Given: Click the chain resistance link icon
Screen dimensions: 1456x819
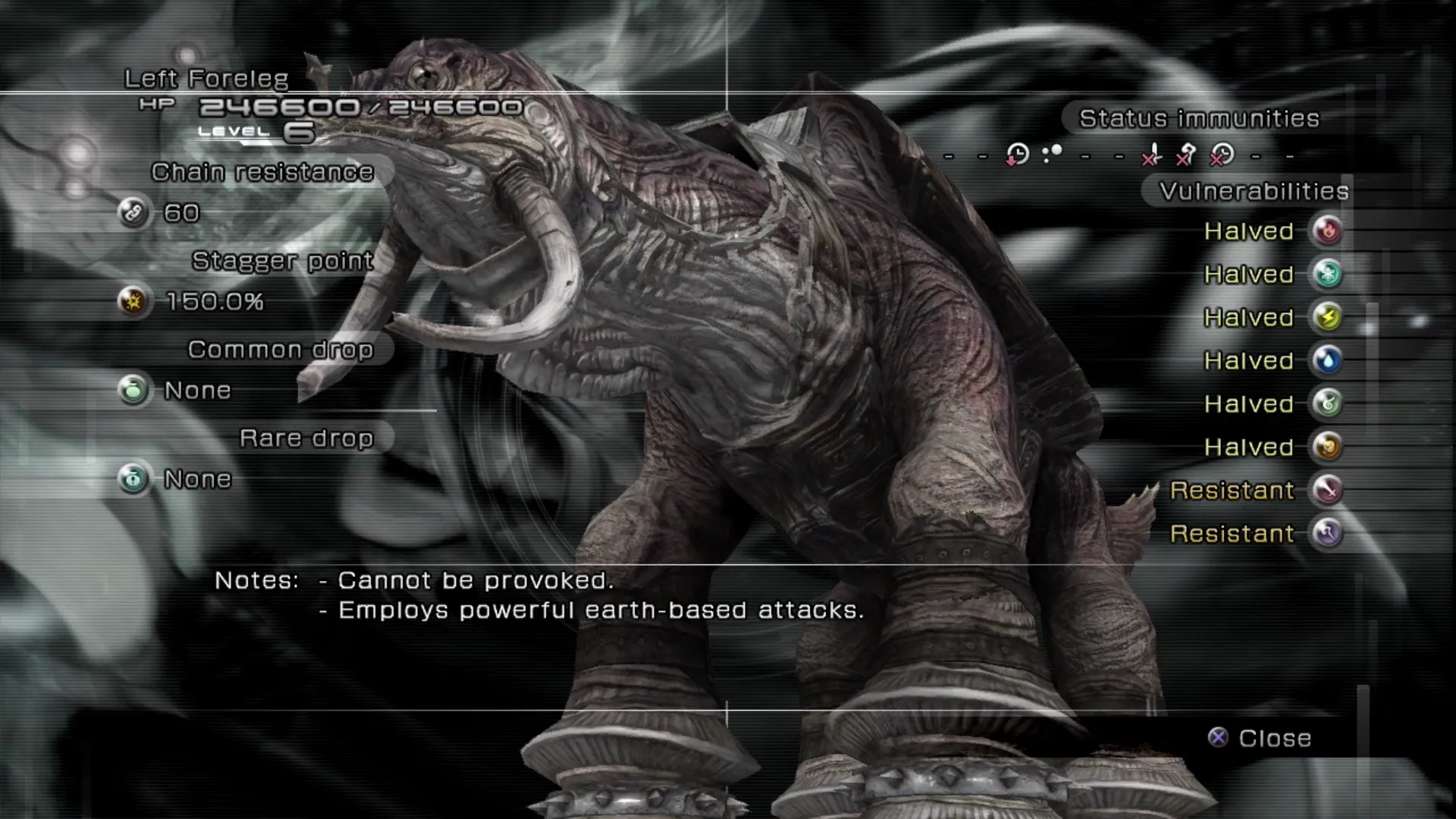Looking at the screenshot, I should tap(133, 212).
